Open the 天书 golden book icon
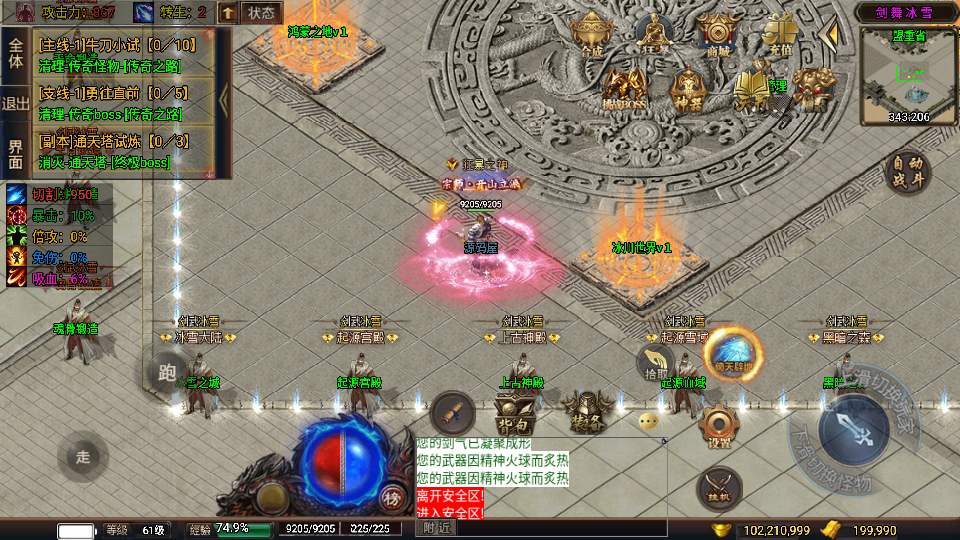Viewport: 960px width, 540px height. (752, 88)
